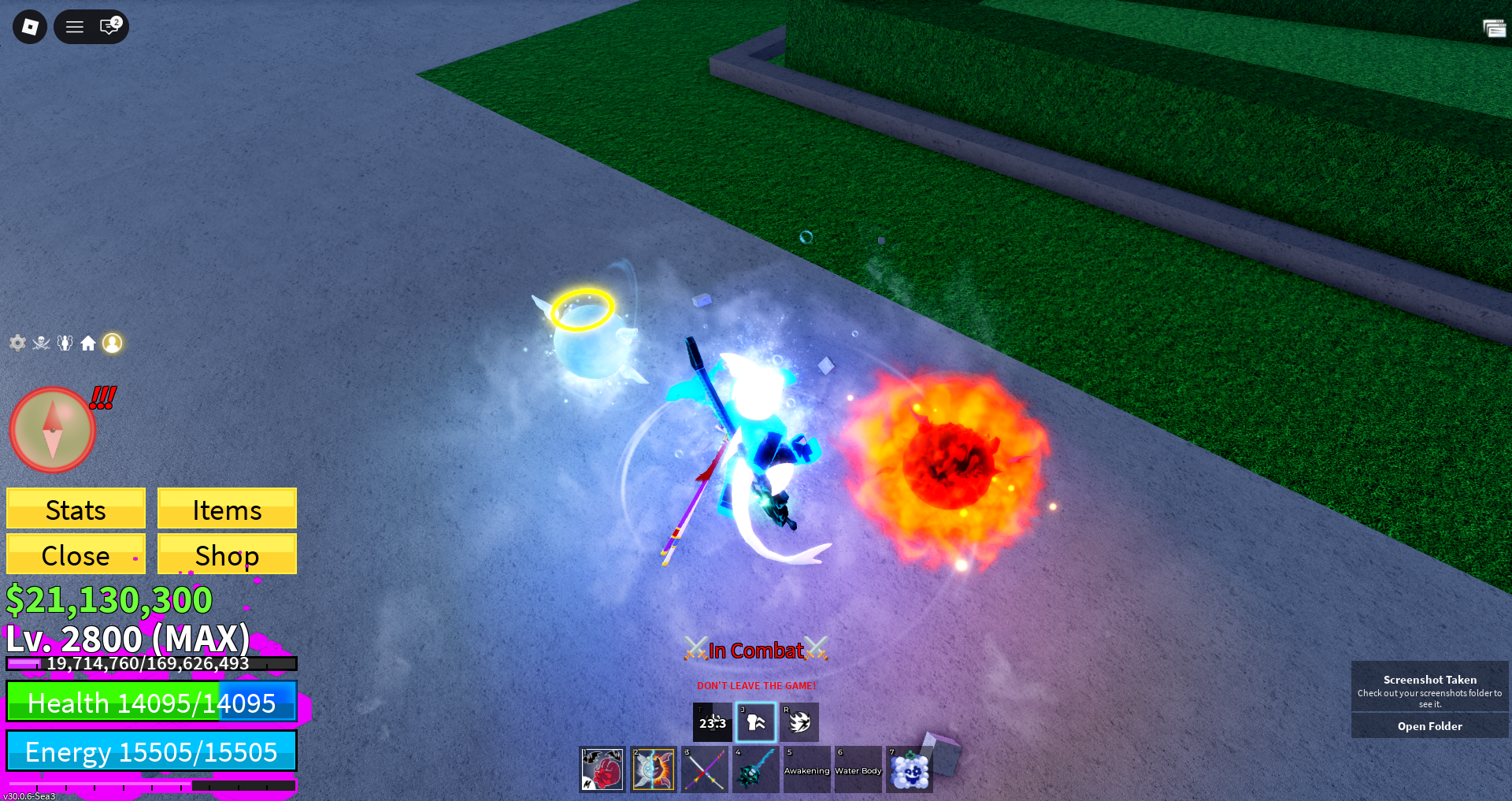The height and width of the screenshot is (801, 1512).
Task: Click the yellow Close button
Action: pyautogui.click(x=76, y=554)
